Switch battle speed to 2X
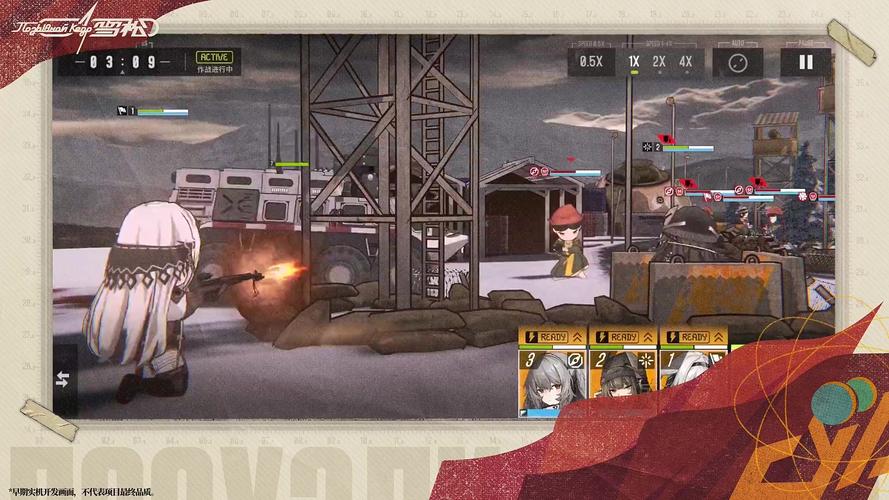 coord(659,62)
